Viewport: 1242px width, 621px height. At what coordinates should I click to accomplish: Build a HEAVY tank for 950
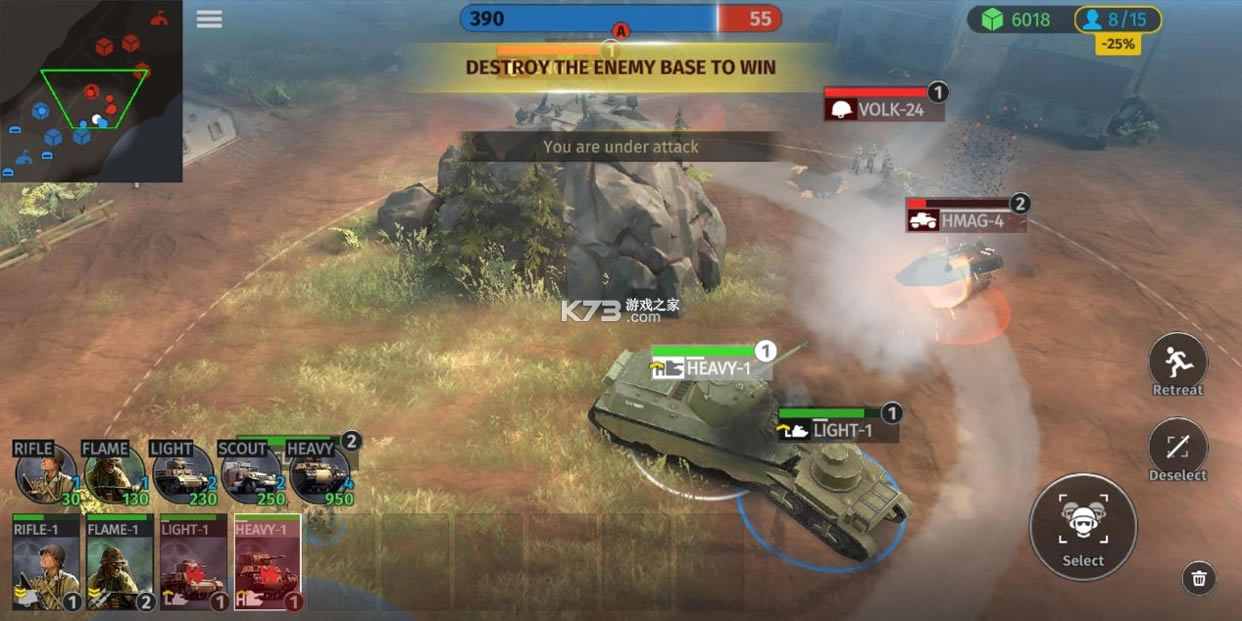319,472
